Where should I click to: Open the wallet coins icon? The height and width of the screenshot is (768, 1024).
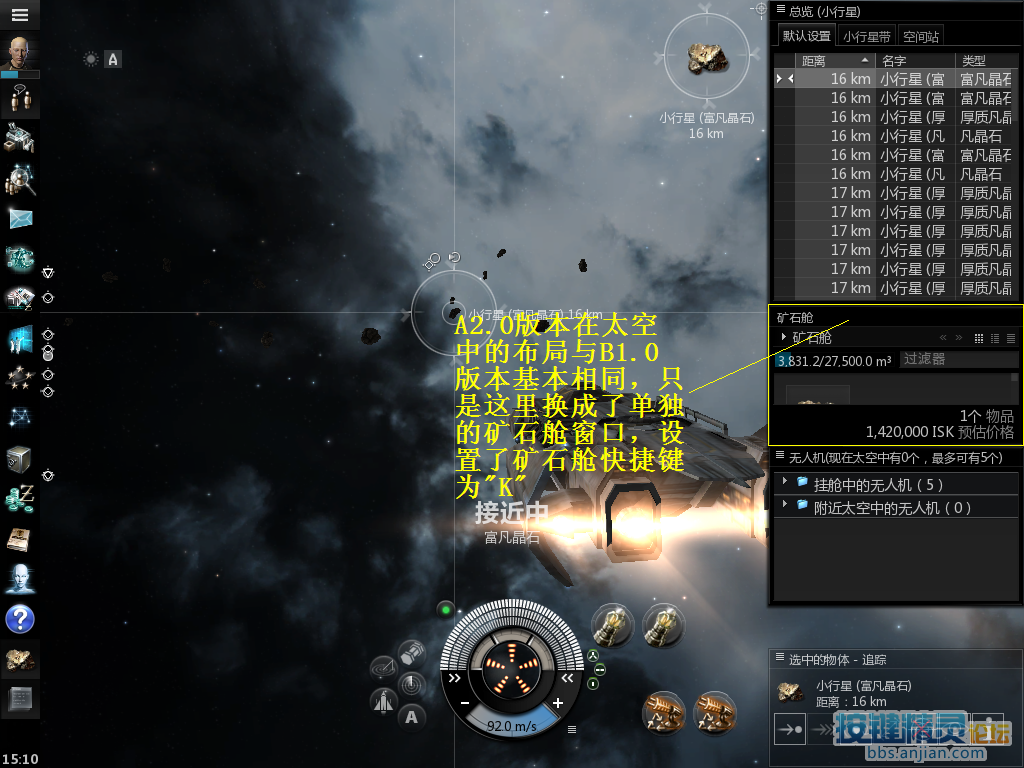[20, 498]
